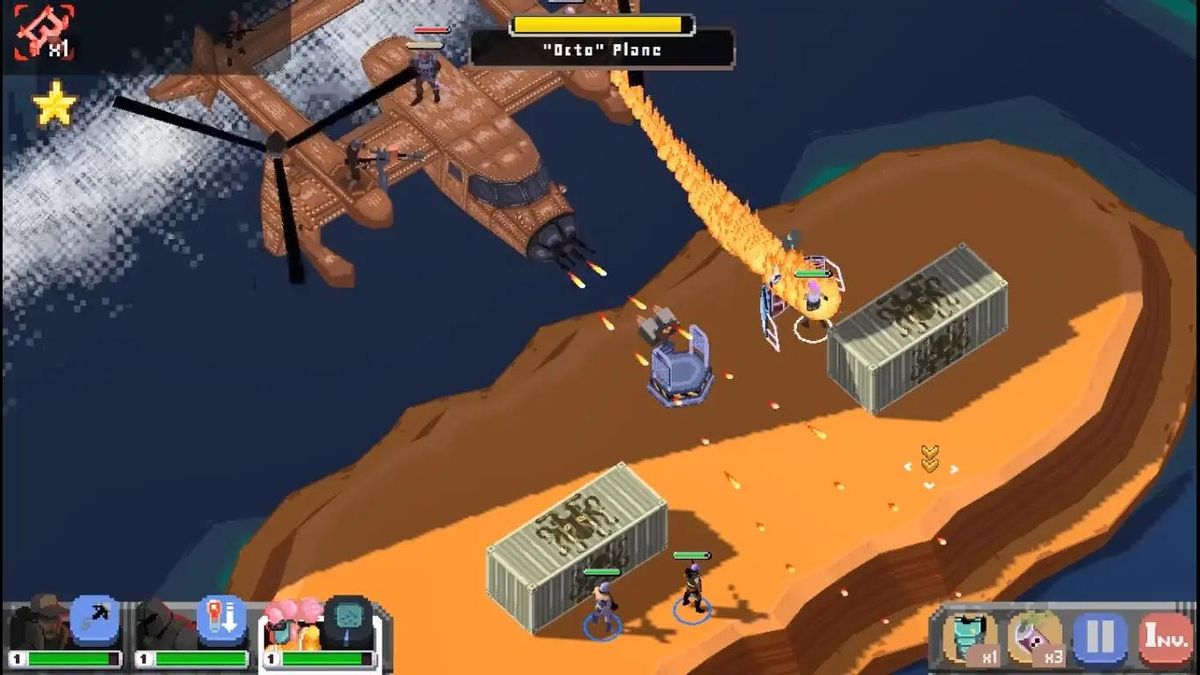Click the red enemy target counter icon

(43, 31)
